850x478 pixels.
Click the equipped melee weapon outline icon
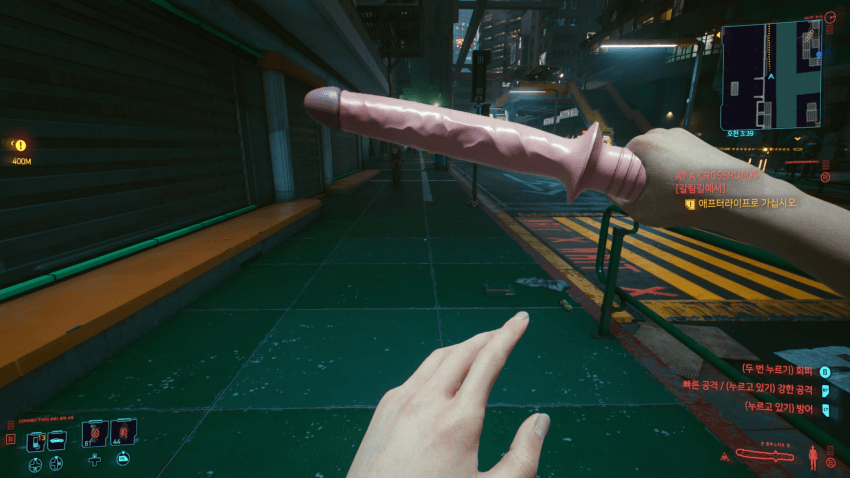767,456
